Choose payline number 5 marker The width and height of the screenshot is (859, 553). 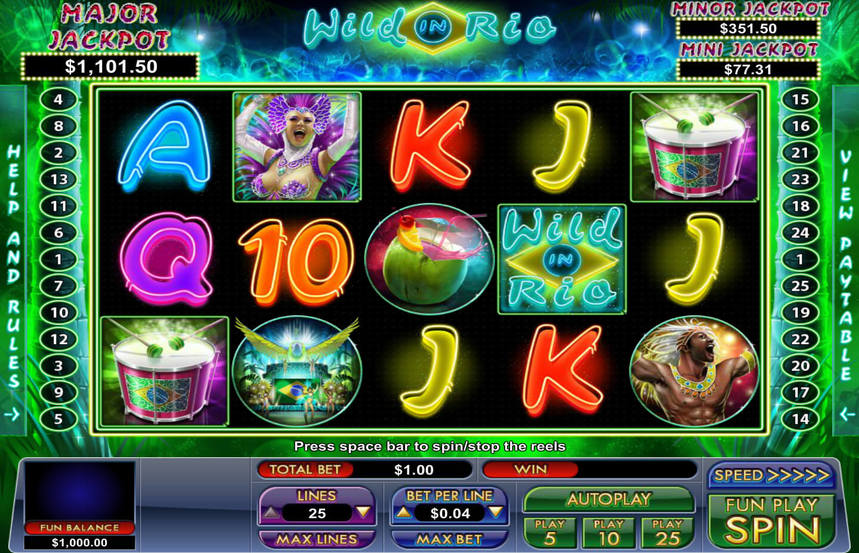(x=59, y=420)
